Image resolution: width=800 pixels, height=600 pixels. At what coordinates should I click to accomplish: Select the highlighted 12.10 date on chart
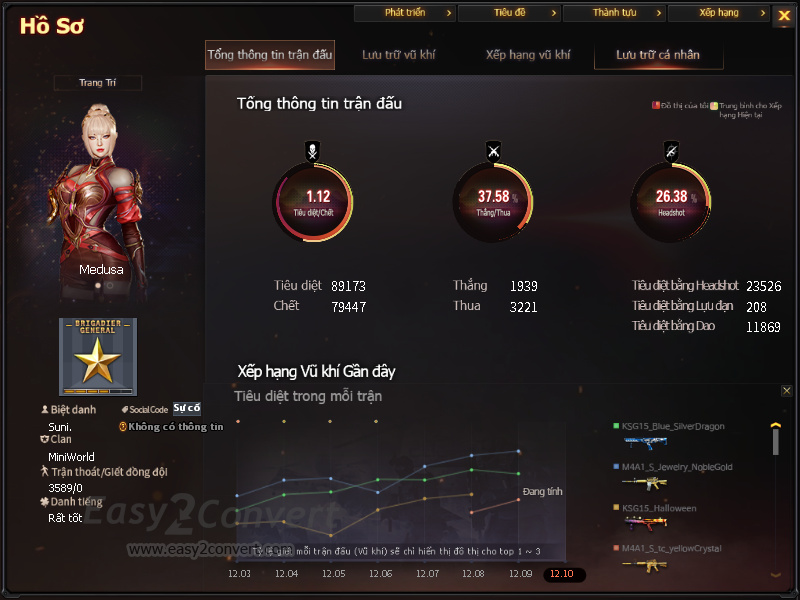tap(564, 574)
